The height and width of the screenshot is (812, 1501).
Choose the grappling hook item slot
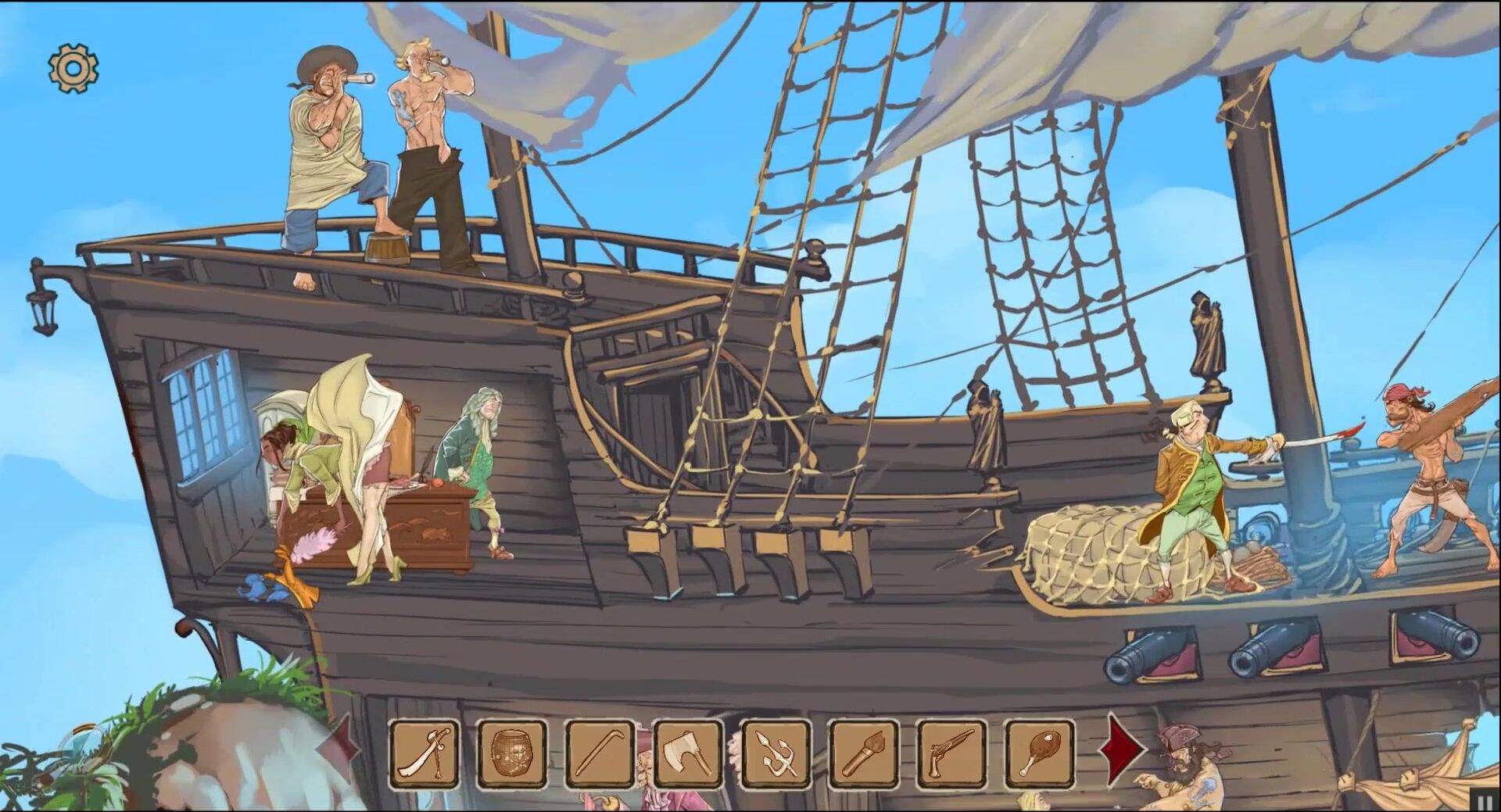click(x=776, y=754)
